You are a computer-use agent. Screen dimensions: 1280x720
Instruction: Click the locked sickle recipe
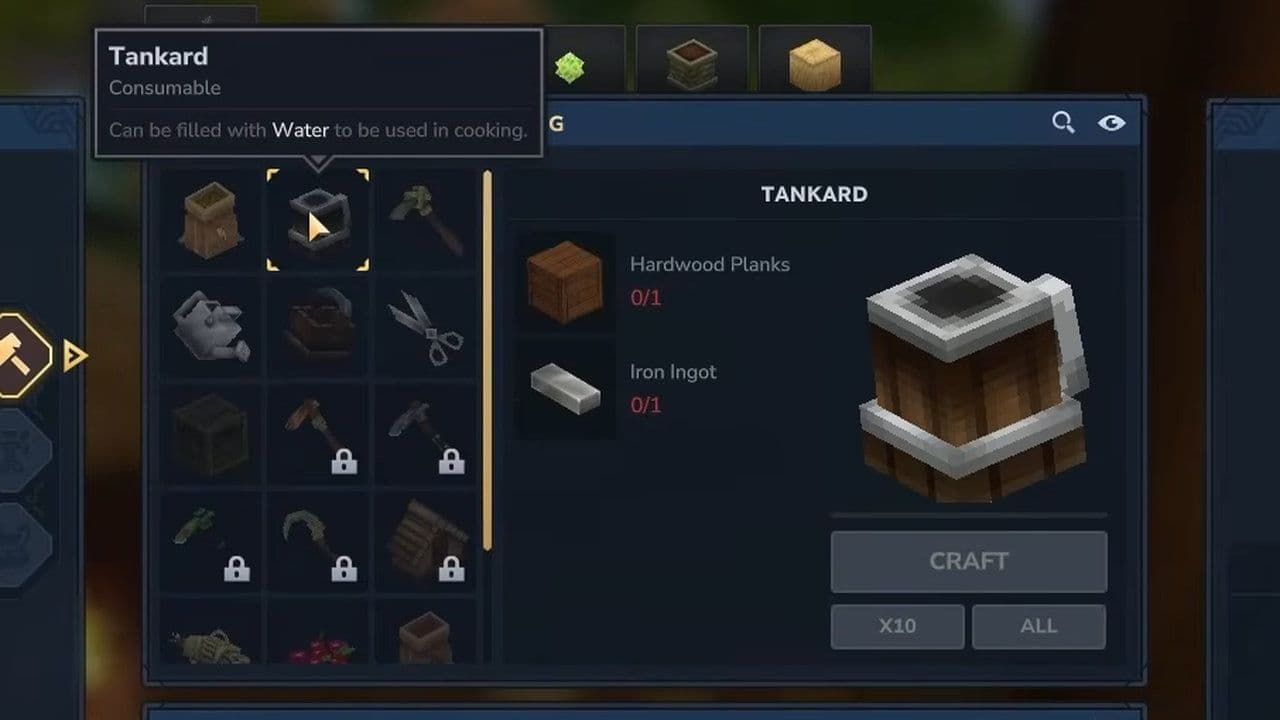[x=317, y=542]
